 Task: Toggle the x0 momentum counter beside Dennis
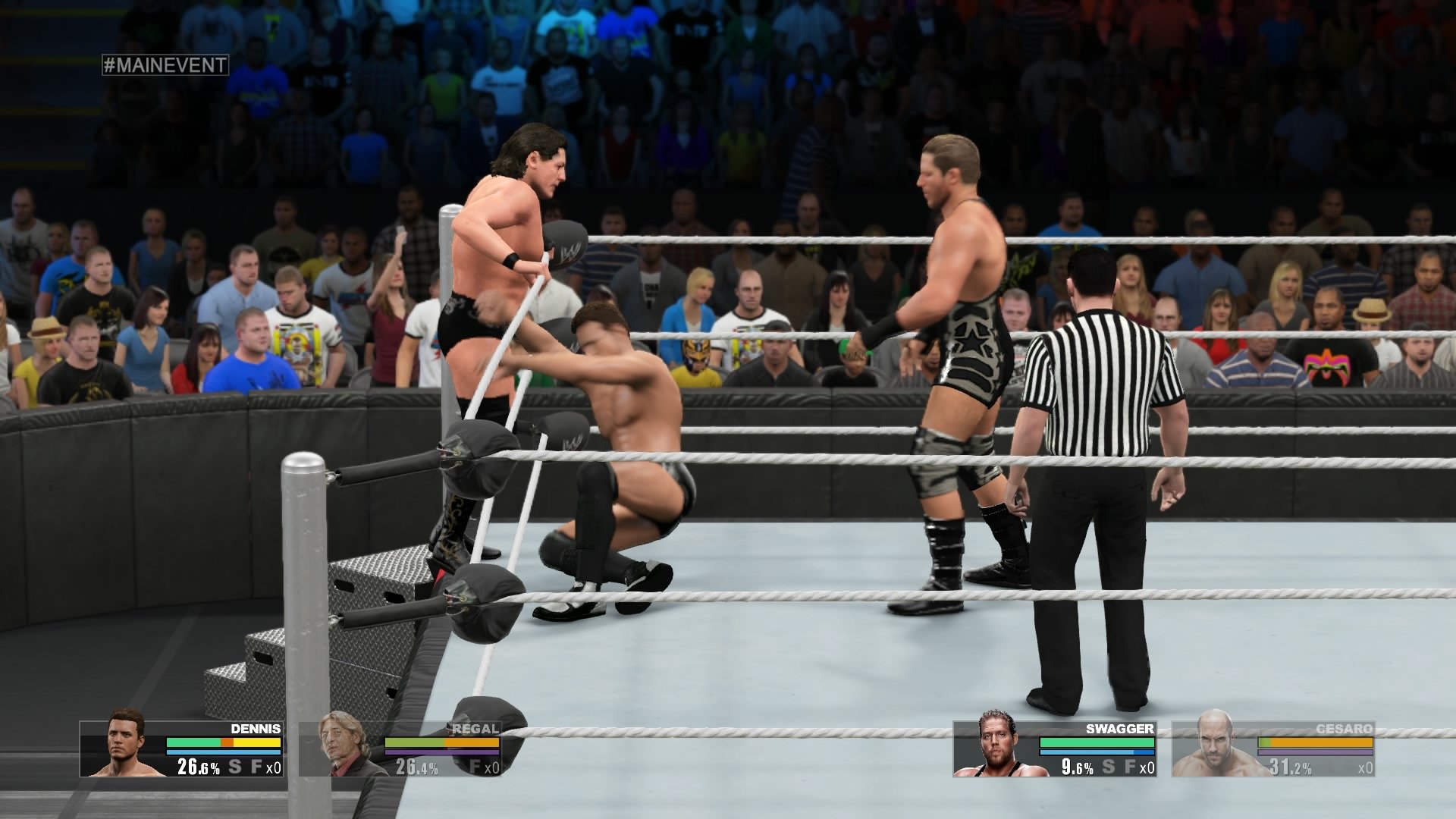point(272,767)
